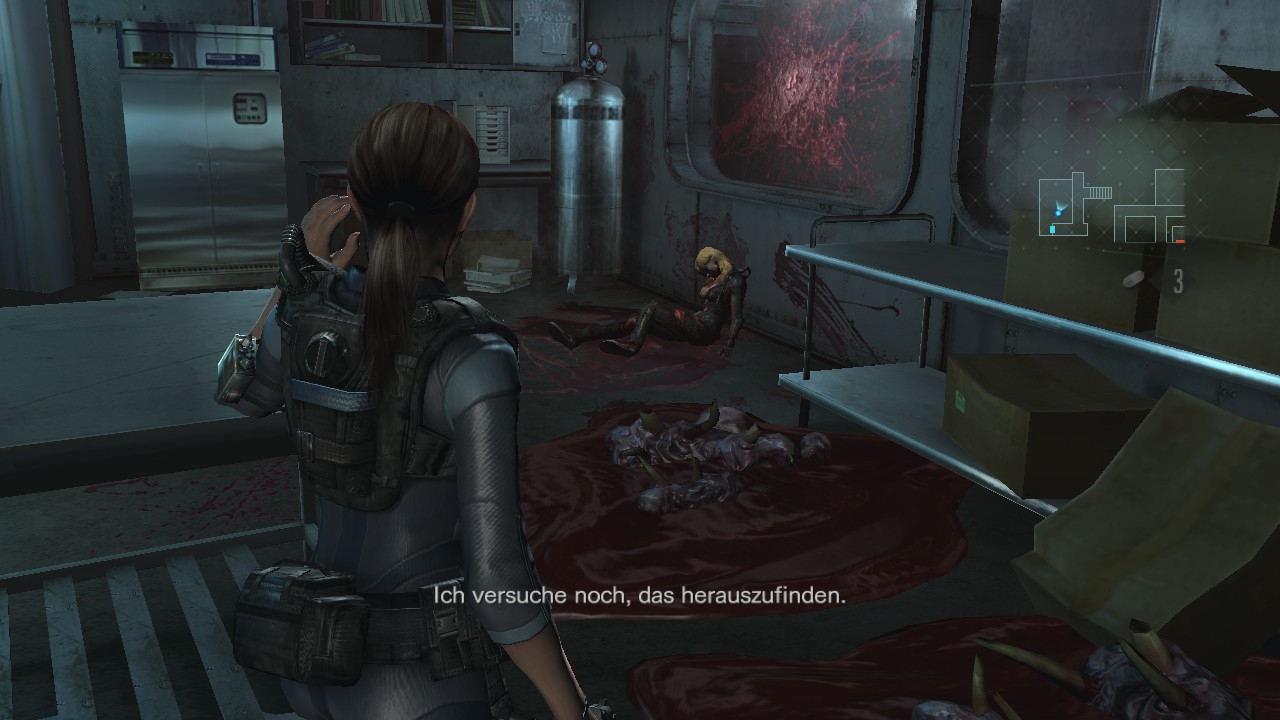This screenshot has height=720, width=1280.
Task: Click the orange door marker on the minimap
Action: [1179, 241]
